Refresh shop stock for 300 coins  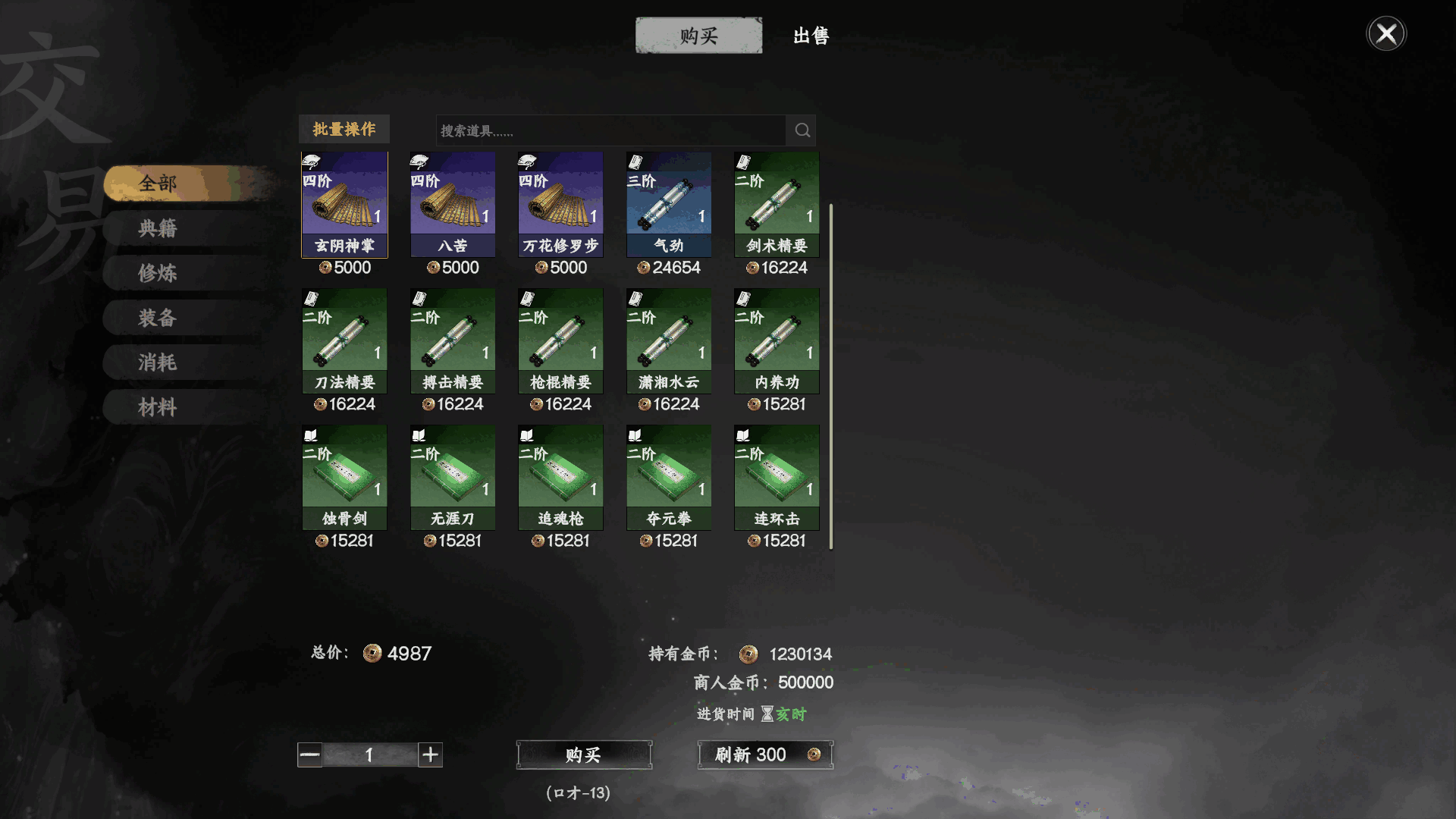pos(765,755)
